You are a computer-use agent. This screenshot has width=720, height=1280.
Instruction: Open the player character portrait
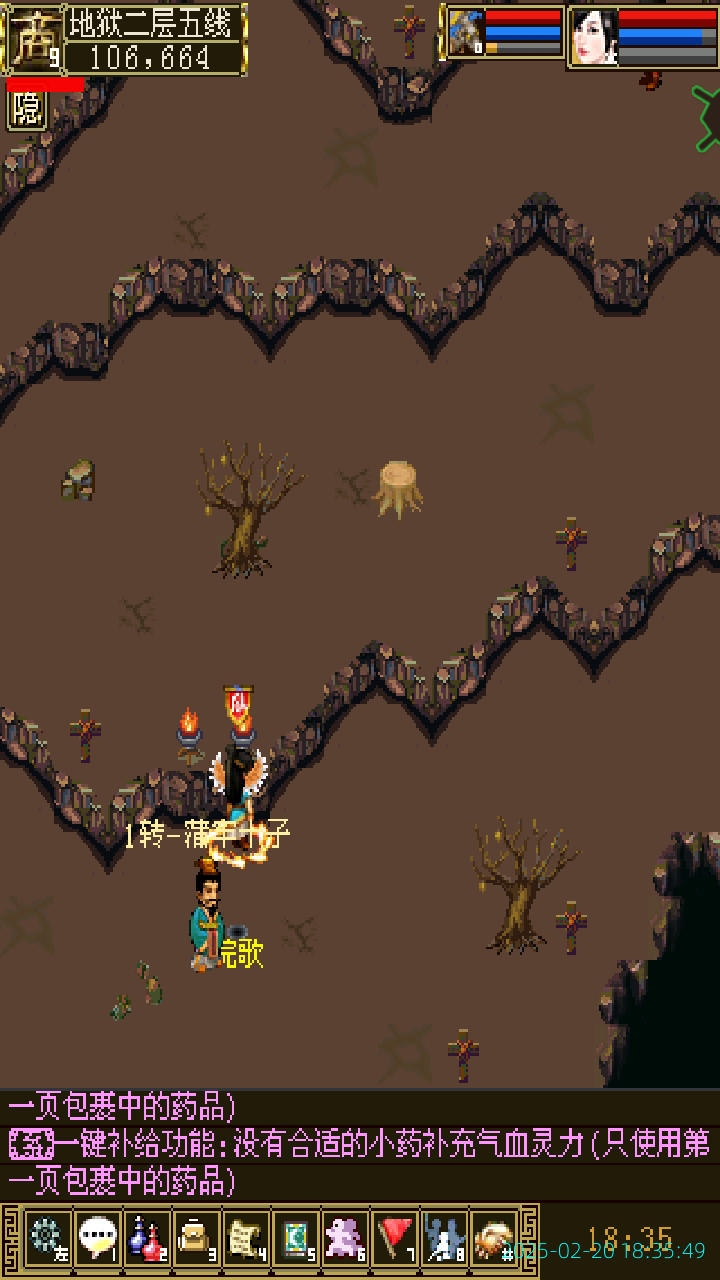pos(594,38)
